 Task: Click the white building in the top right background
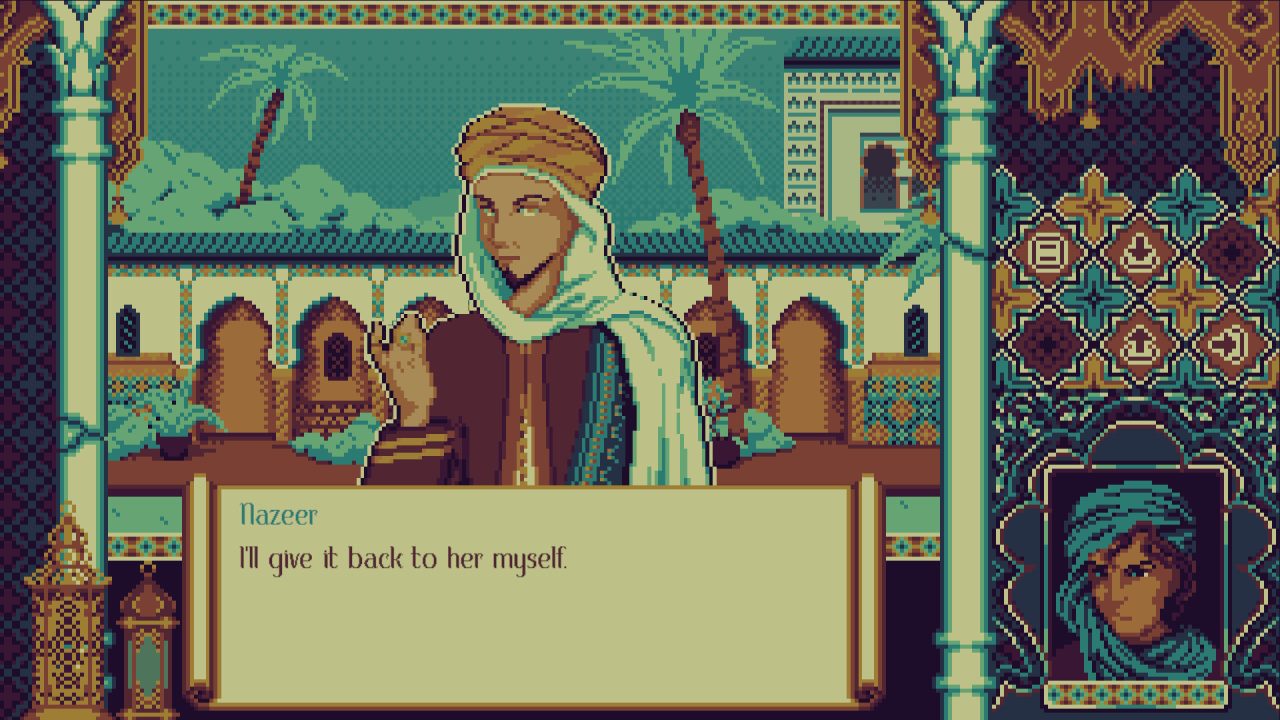[840, 130]
